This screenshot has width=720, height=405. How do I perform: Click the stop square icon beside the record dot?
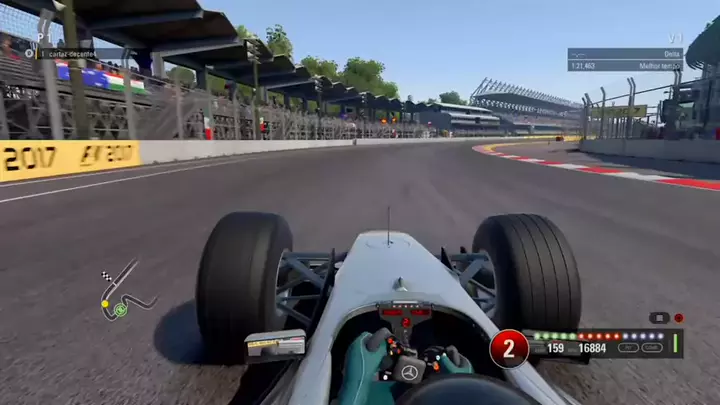click(659, 317)
